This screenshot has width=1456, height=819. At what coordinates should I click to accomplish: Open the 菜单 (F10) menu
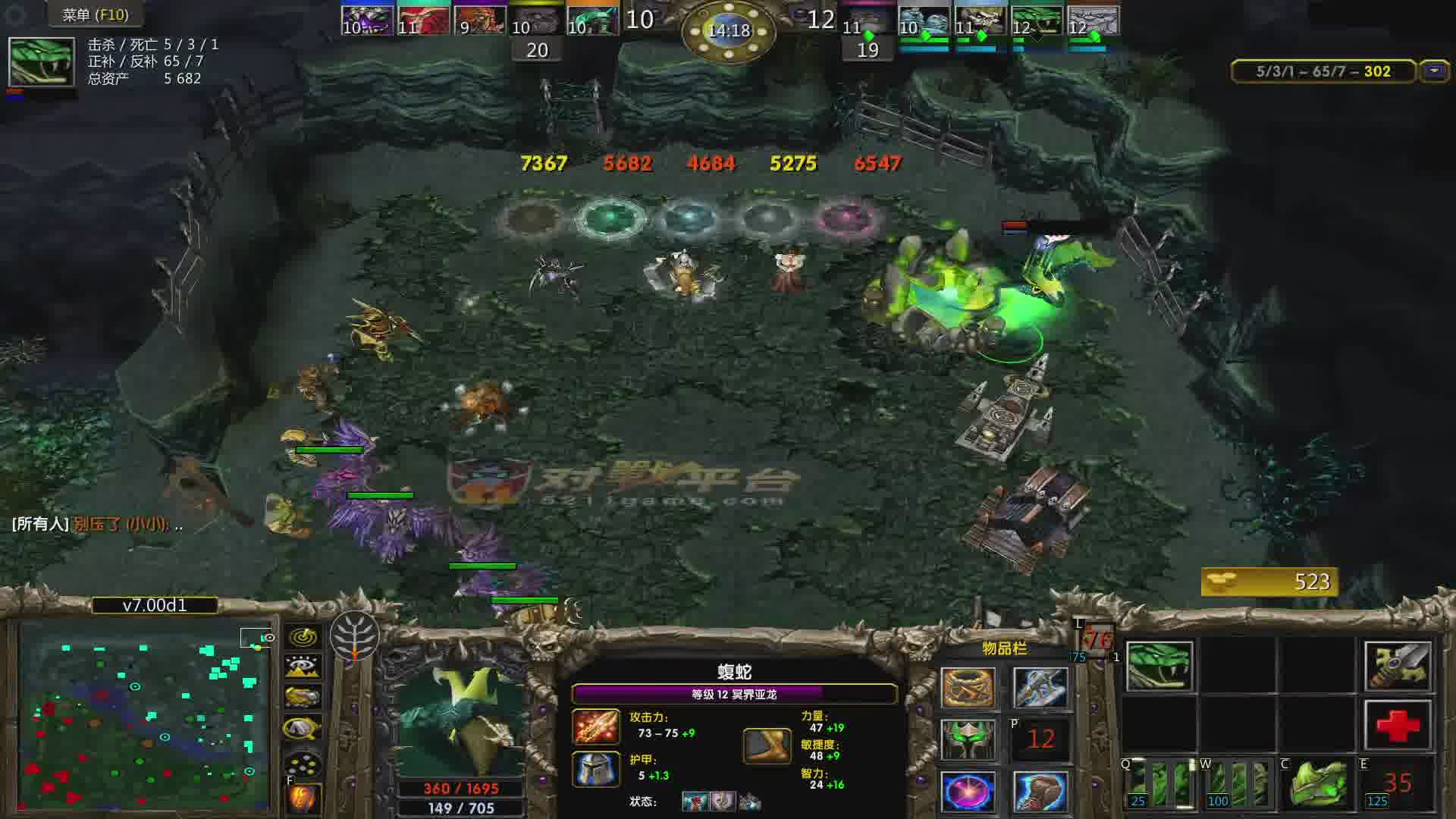tap(95, 14)
